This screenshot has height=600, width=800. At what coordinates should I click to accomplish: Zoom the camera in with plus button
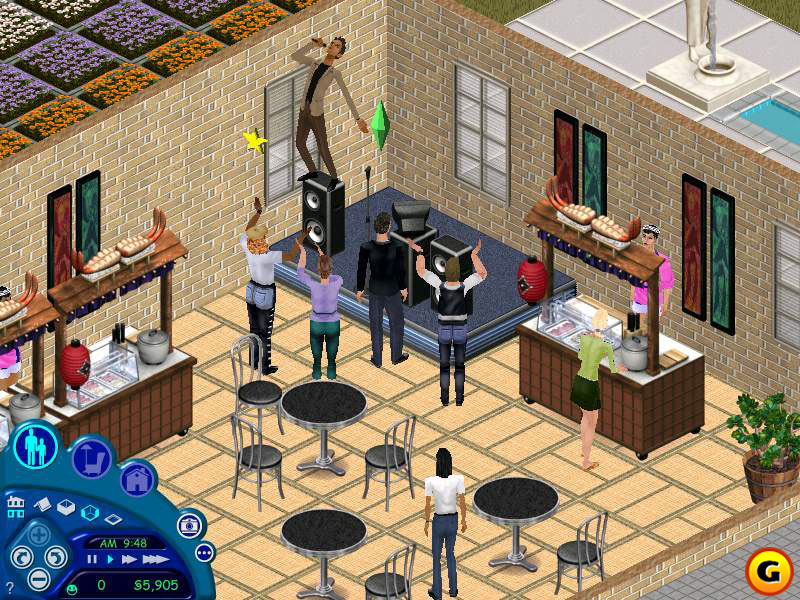[x=39, y=534]
